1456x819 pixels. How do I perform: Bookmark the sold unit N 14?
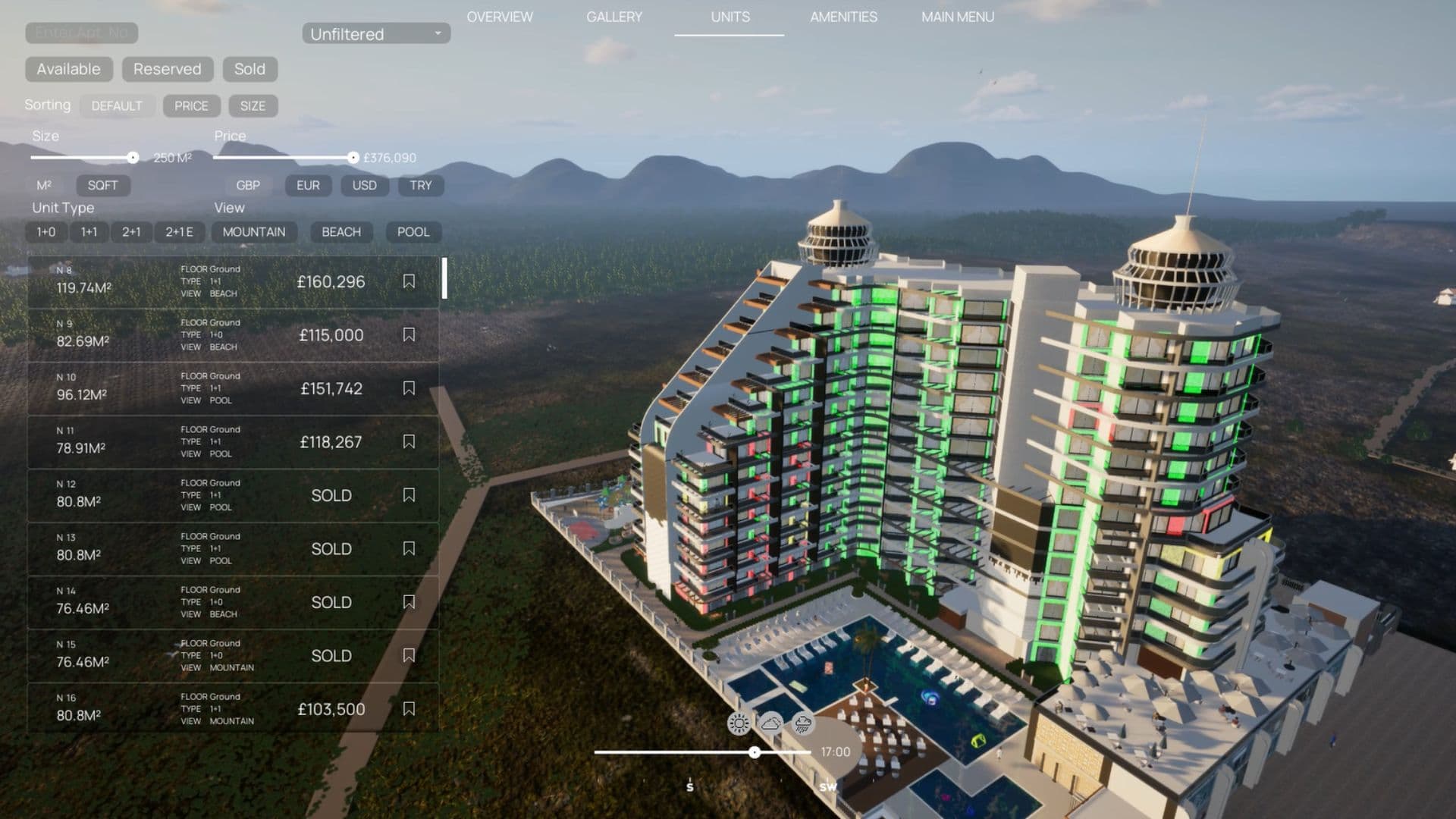[x=409, y=601]
